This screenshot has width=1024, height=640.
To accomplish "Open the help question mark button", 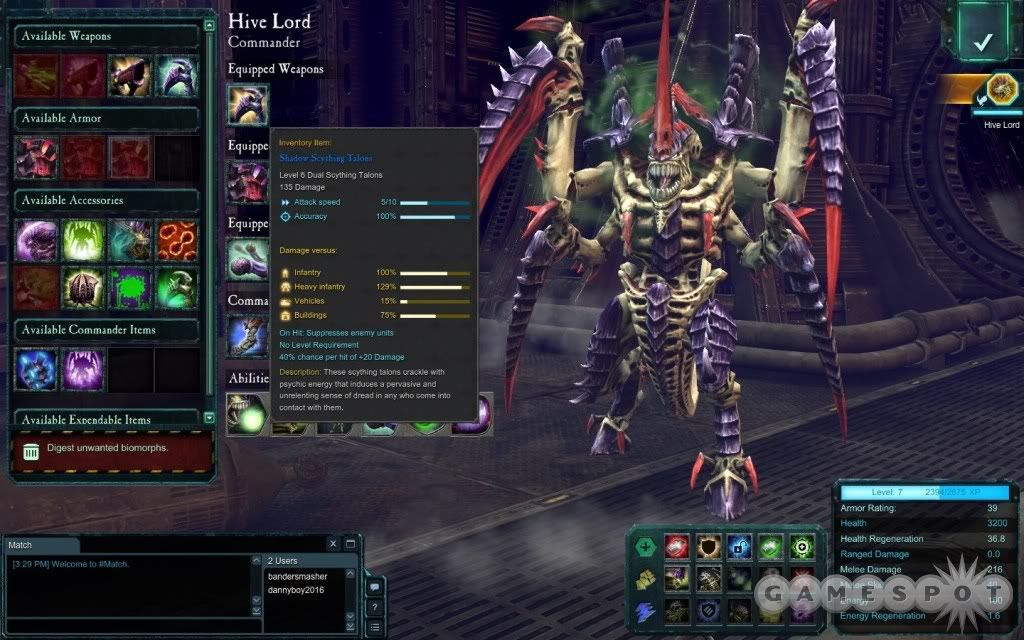I will click(374, 607).
